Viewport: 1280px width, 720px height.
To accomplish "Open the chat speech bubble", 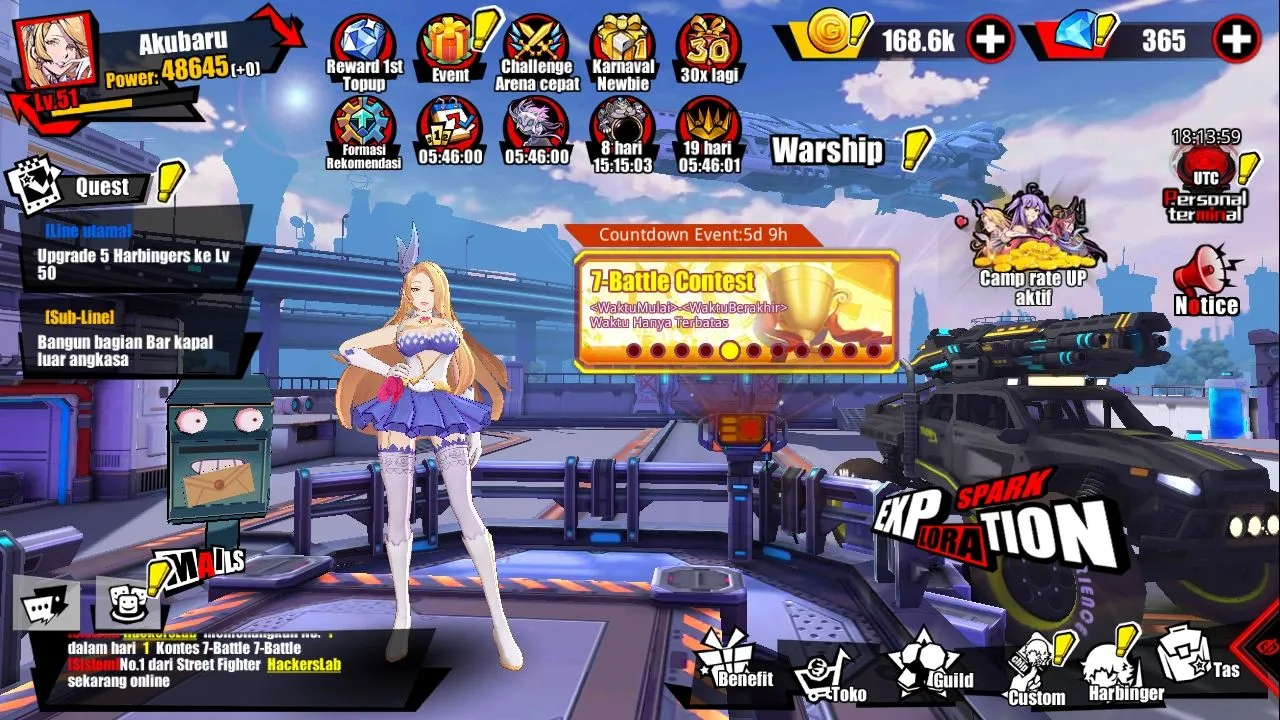I will click(46, 605).
